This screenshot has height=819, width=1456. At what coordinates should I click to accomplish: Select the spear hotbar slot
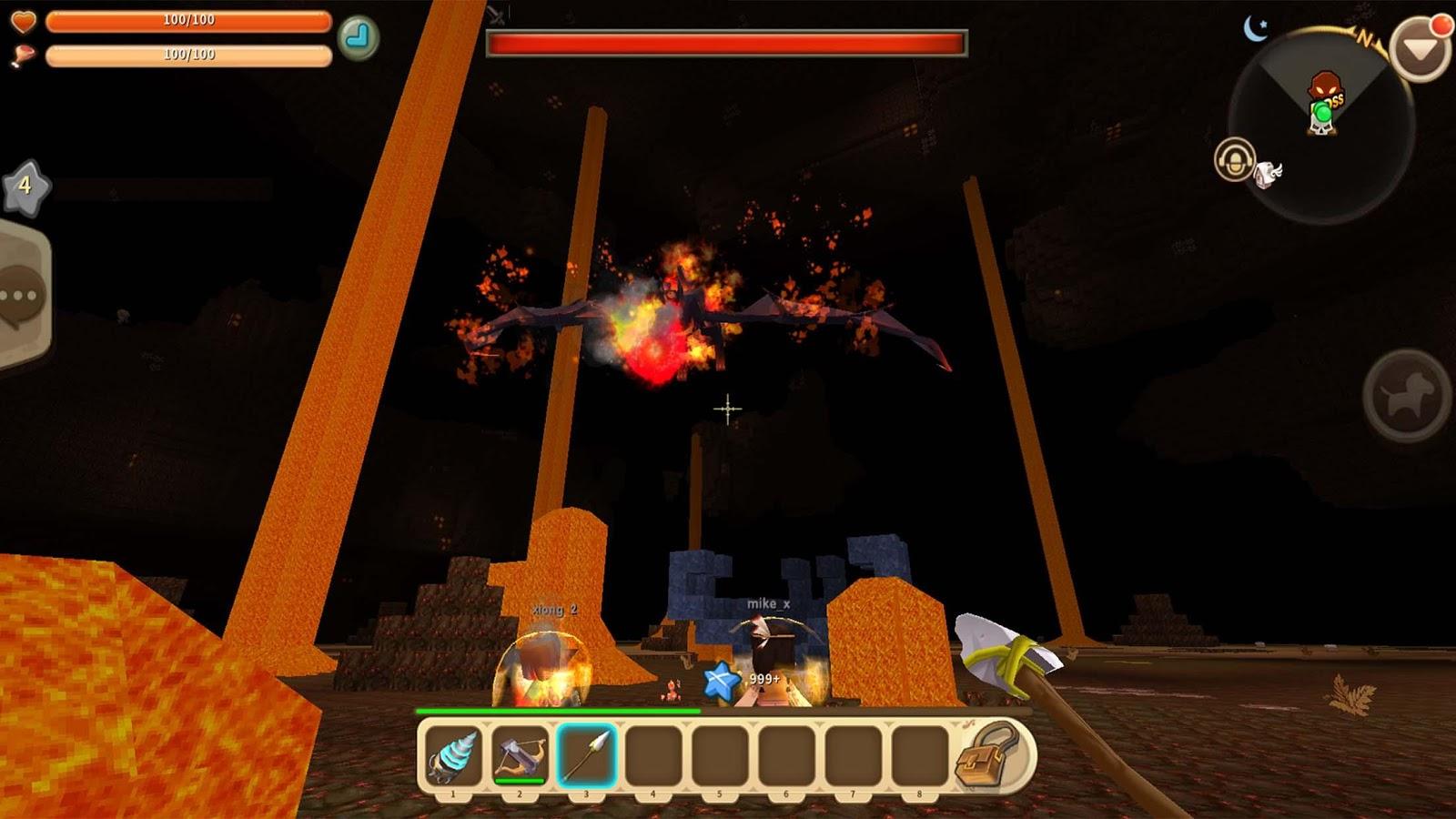click(x=586, y=755)
